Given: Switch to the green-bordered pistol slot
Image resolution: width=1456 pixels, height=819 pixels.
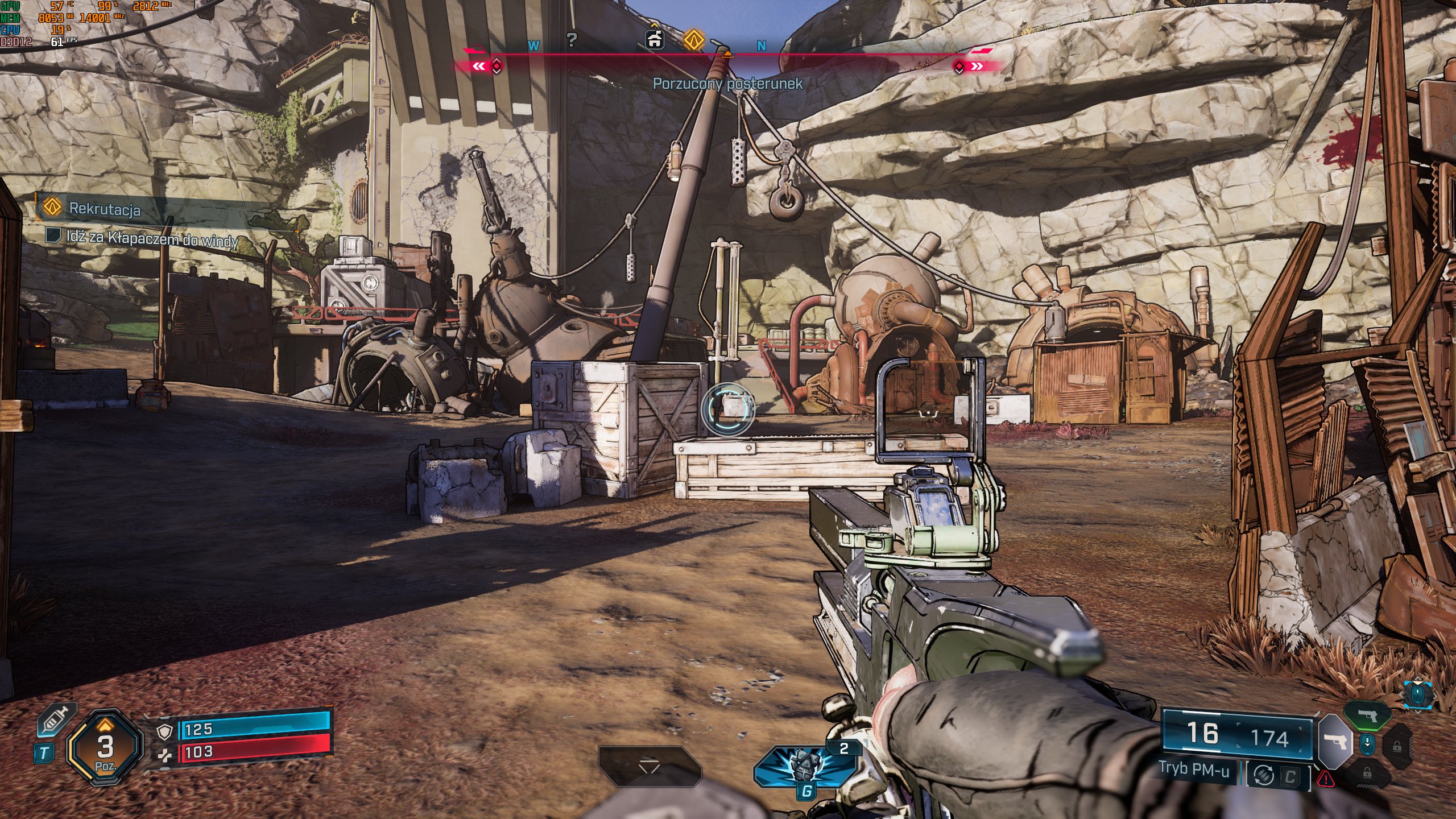Looking at the screenshot, I should 1367,715.
